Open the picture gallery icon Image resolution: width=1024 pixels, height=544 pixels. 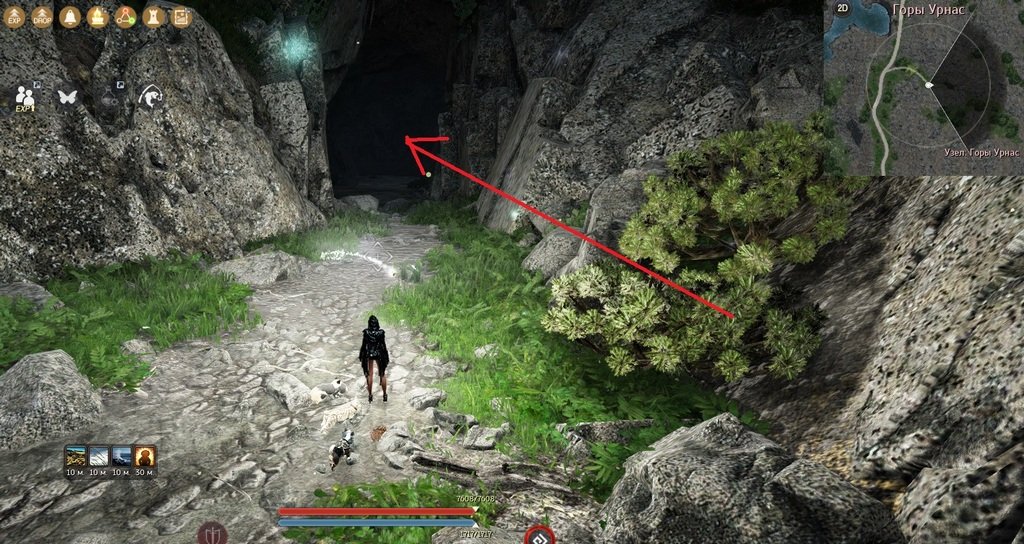click(x=180, y=17)
